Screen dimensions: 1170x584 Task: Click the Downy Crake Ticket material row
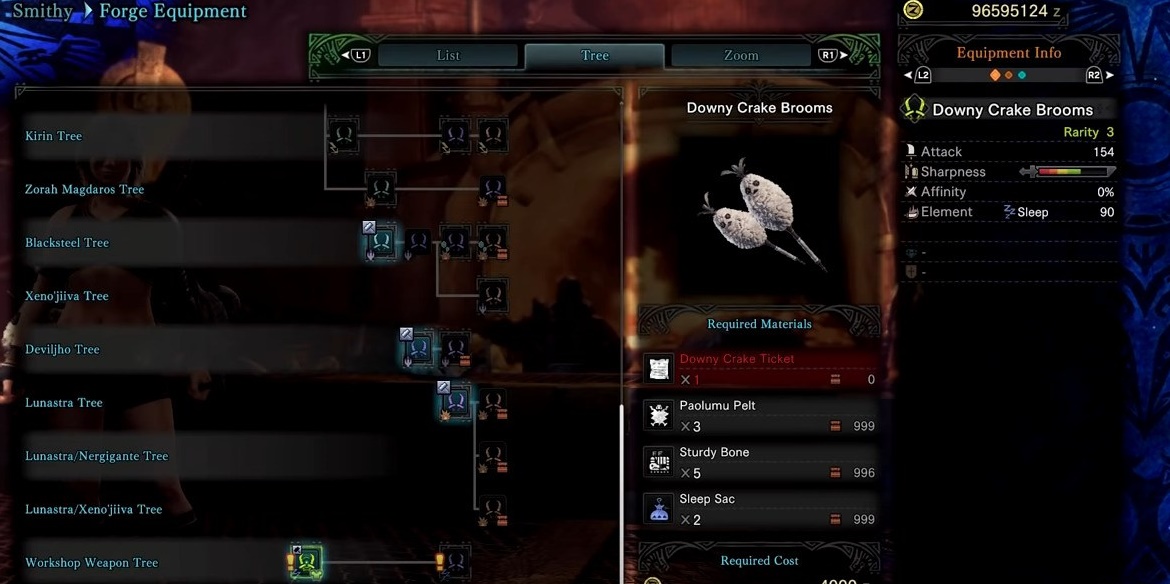(760, 369)
